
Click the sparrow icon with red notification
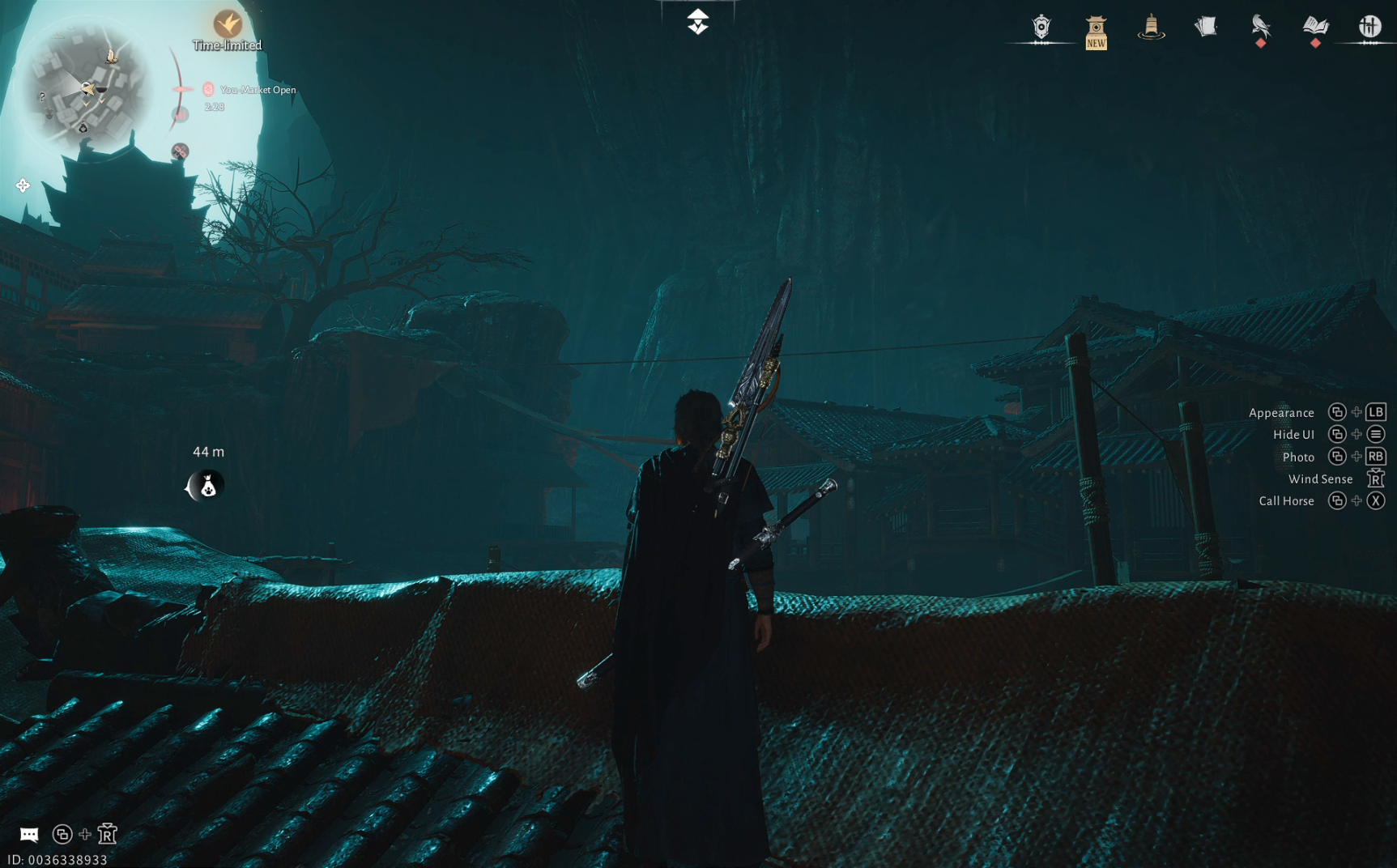(x=1262, y=27)
